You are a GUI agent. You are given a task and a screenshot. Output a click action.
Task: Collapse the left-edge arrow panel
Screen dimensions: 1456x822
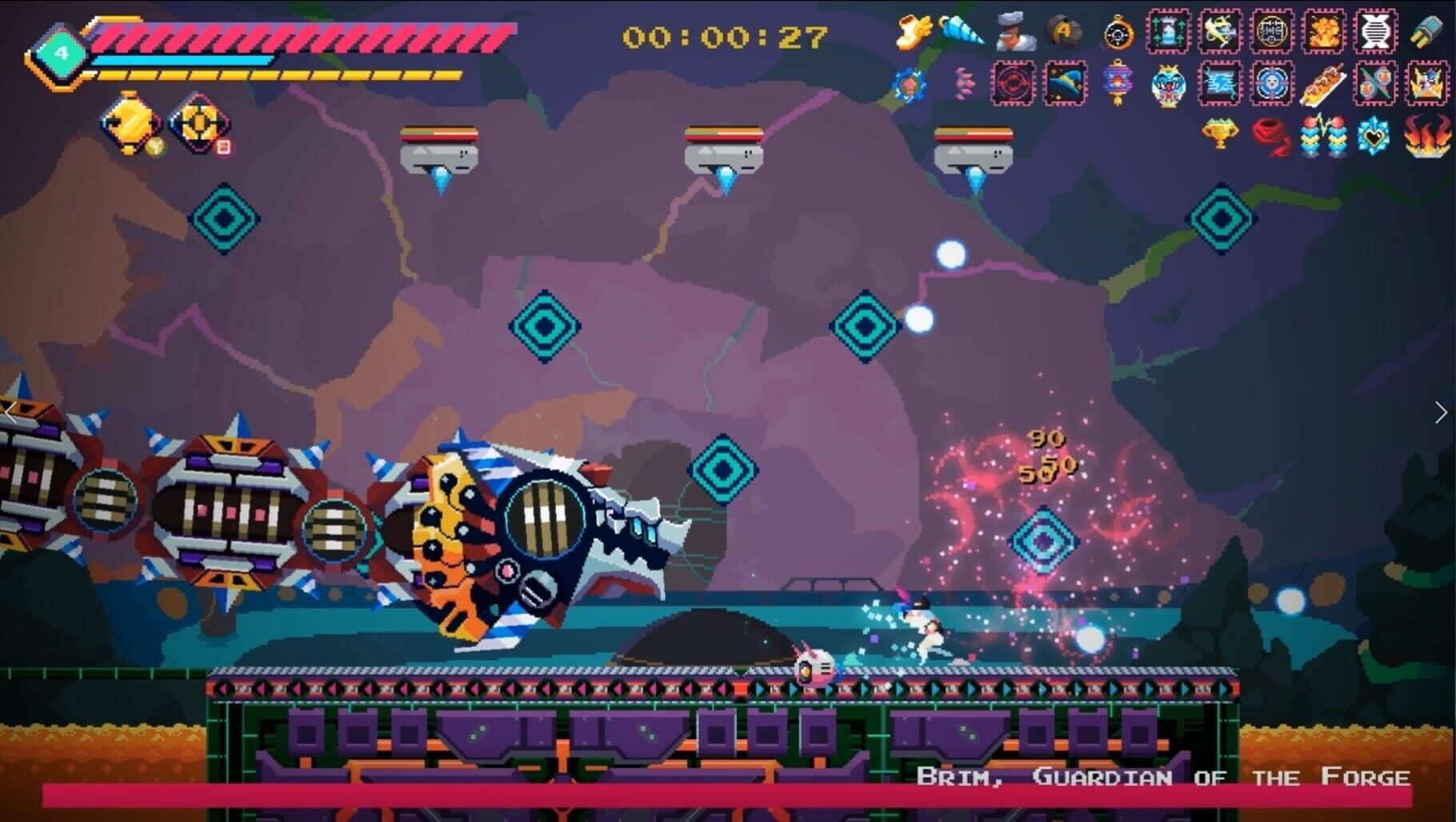click(x=10, y=412)
